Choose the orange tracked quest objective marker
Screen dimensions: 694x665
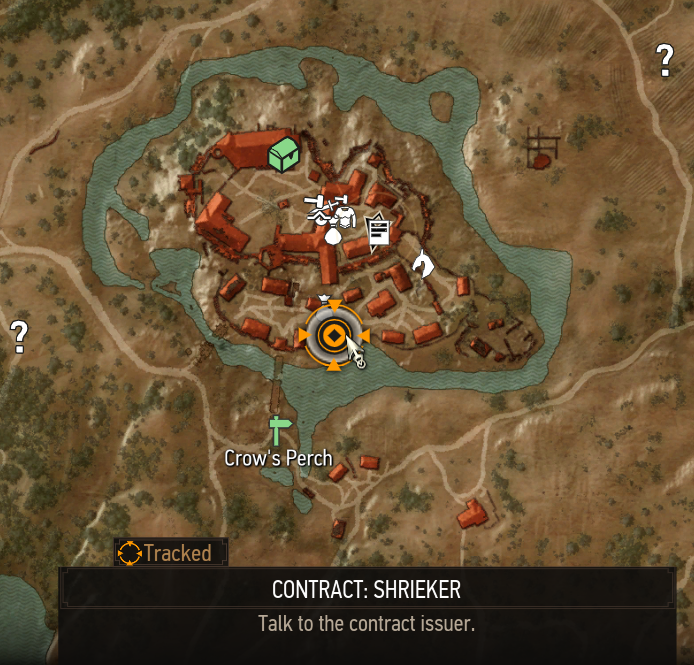pyautogui.click(x=333, y=335)
